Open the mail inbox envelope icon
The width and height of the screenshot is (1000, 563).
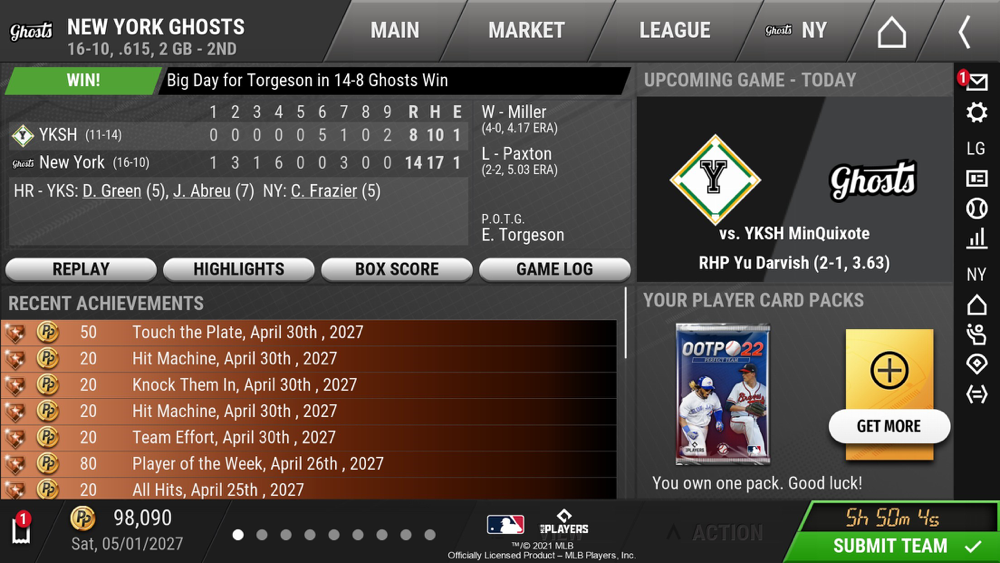(x=977, y=82)
